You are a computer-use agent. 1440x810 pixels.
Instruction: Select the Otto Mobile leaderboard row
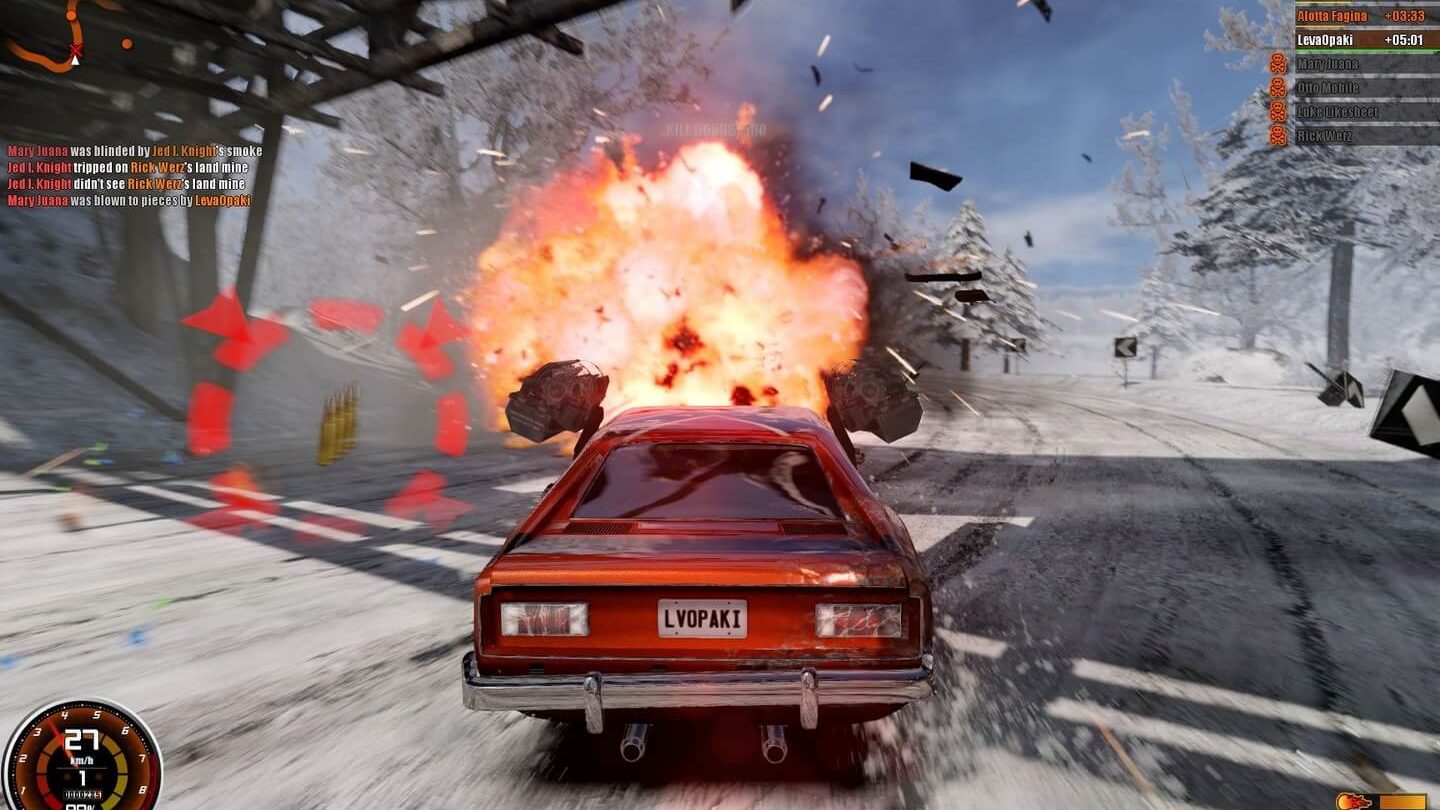(x=1330, y=87)
